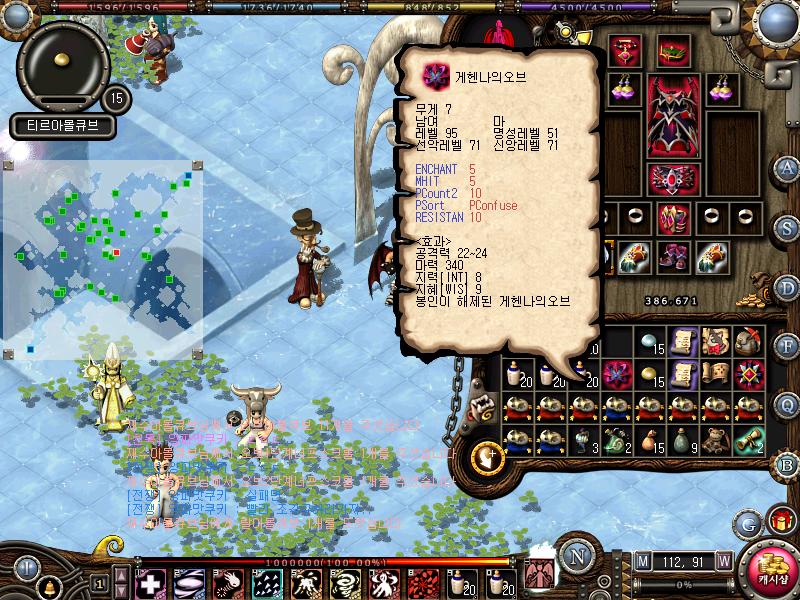The image size is (800, 600).
Task: Select the backpack item in inventory
Action: (746, 342)
